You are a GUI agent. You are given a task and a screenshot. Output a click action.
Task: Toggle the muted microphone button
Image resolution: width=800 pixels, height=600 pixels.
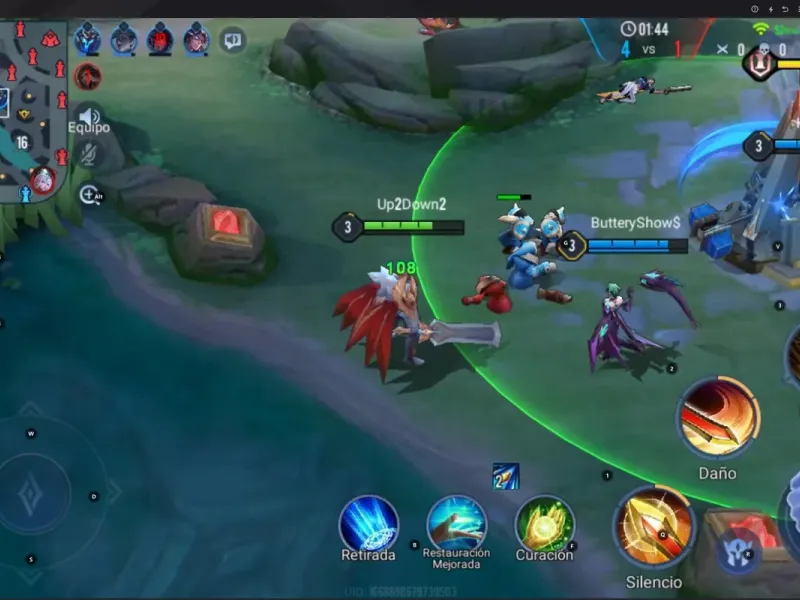89,153
